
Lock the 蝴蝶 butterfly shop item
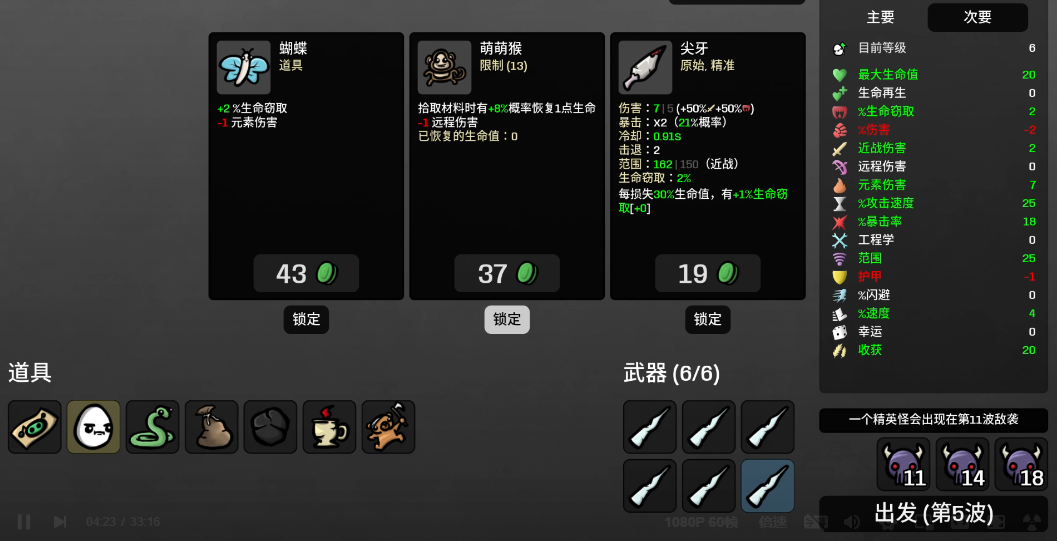point(306,319)
